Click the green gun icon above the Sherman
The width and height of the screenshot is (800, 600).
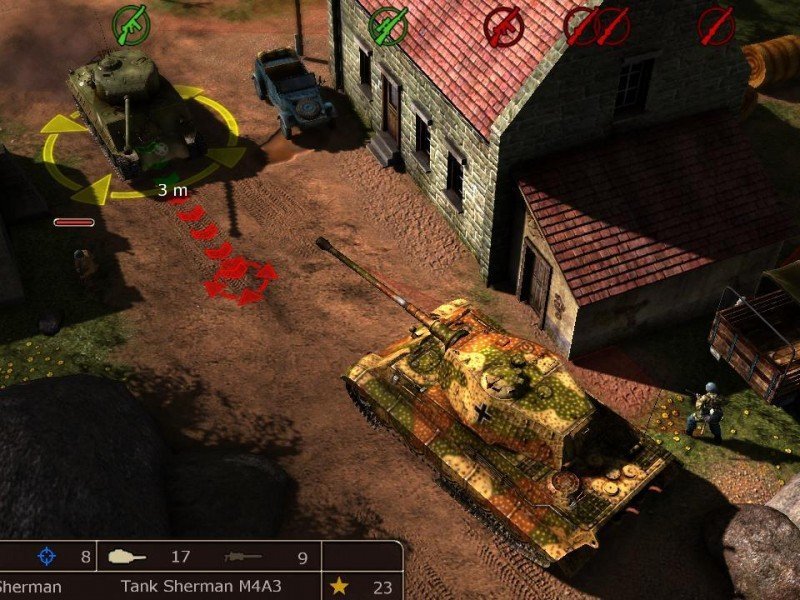(130, 24)
